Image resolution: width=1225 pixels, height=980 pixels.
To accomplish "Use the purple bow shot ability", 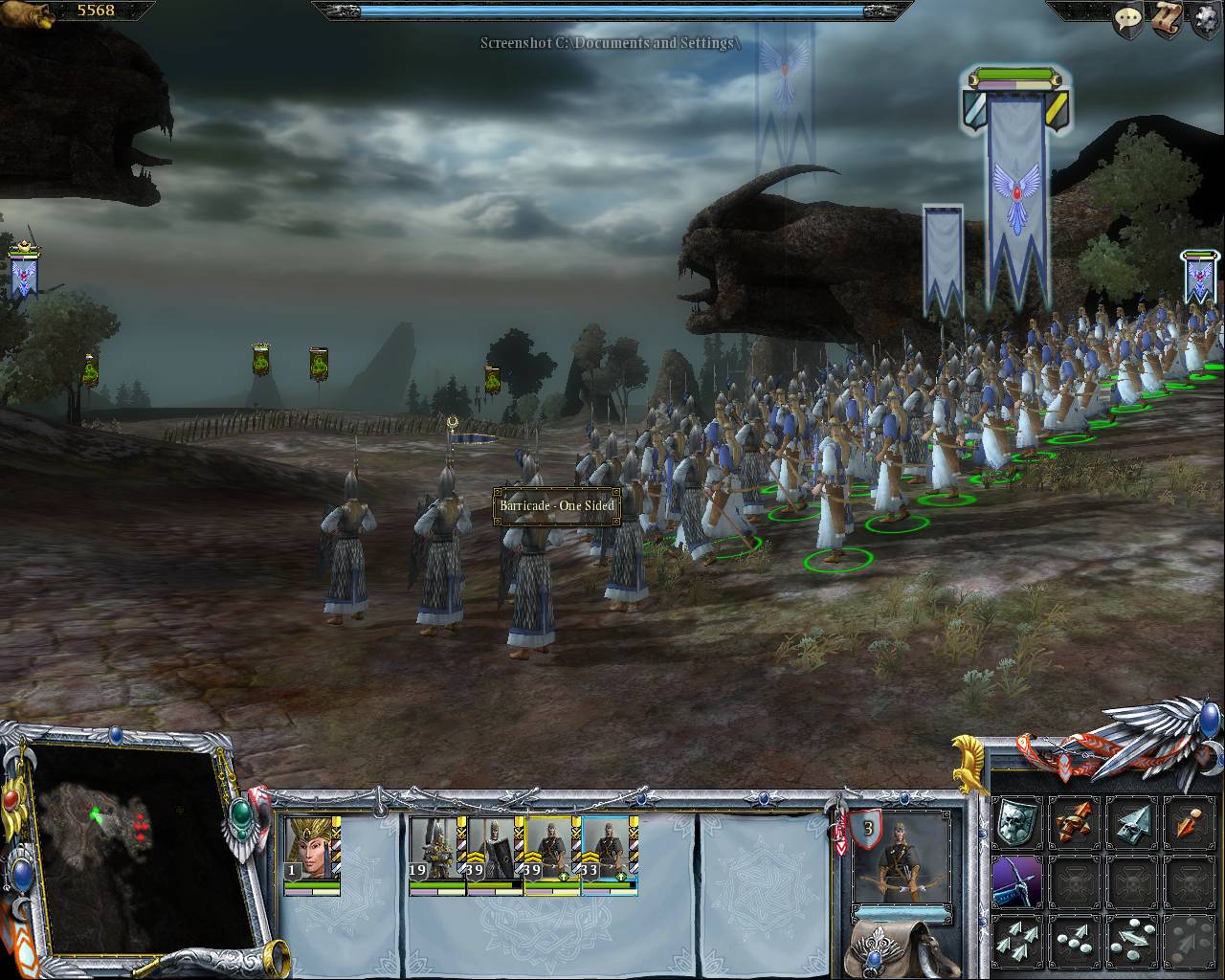I will click(1015, 880).
